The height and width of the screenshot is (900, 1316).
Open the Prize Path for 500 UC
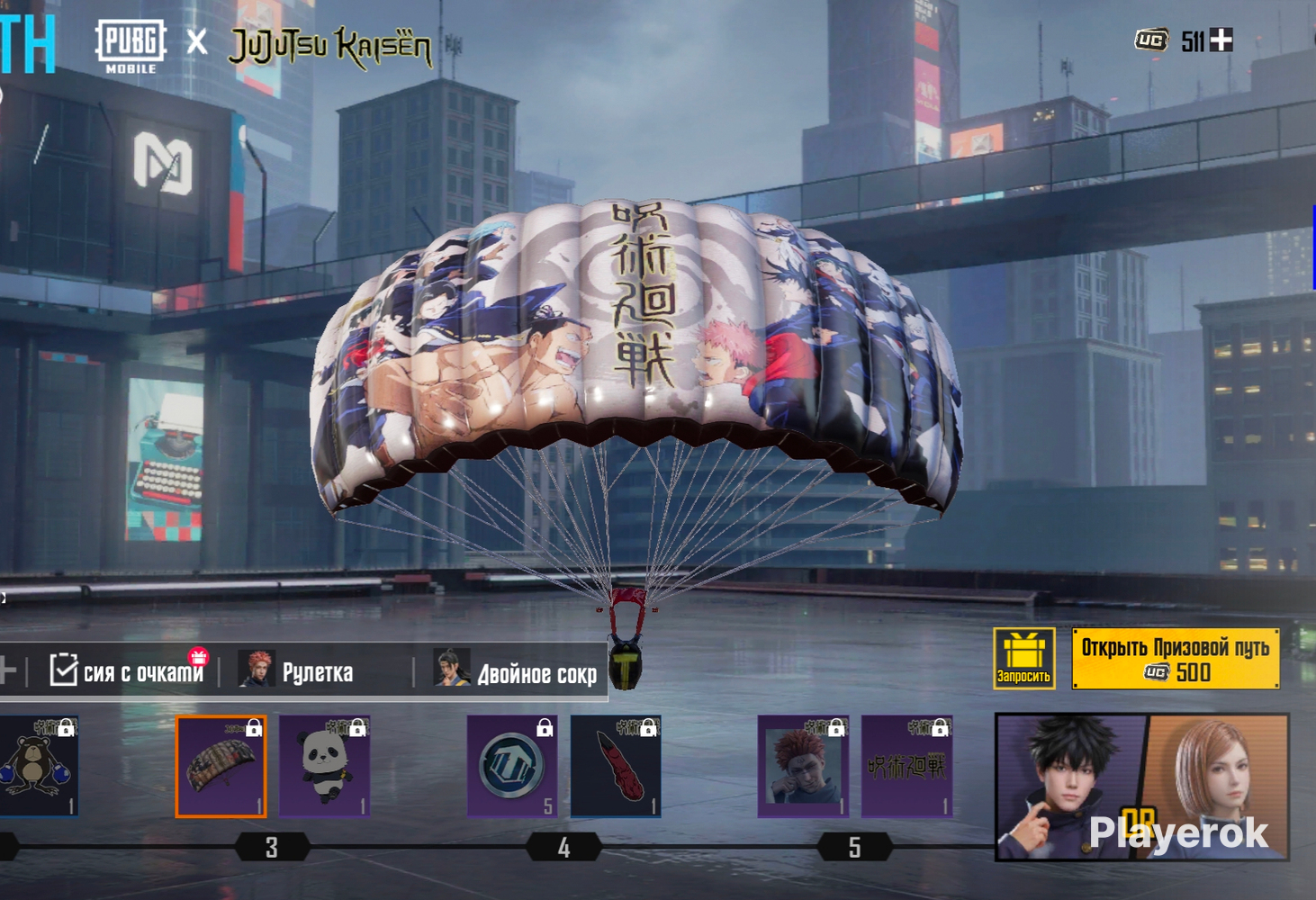point(1176,659)
